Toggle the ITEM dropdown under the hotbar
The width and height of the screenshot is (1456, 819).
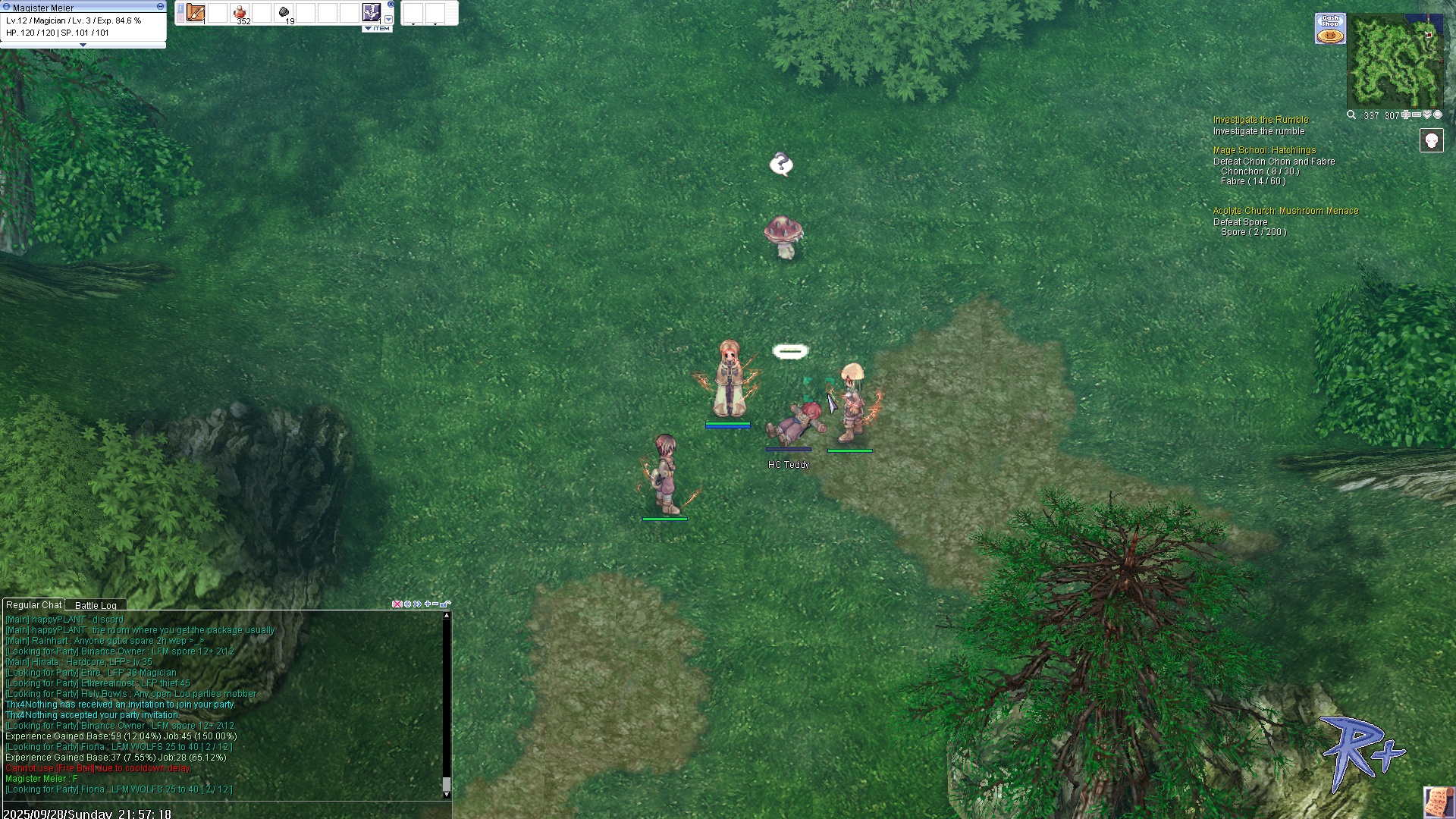(x=377, y=29)
